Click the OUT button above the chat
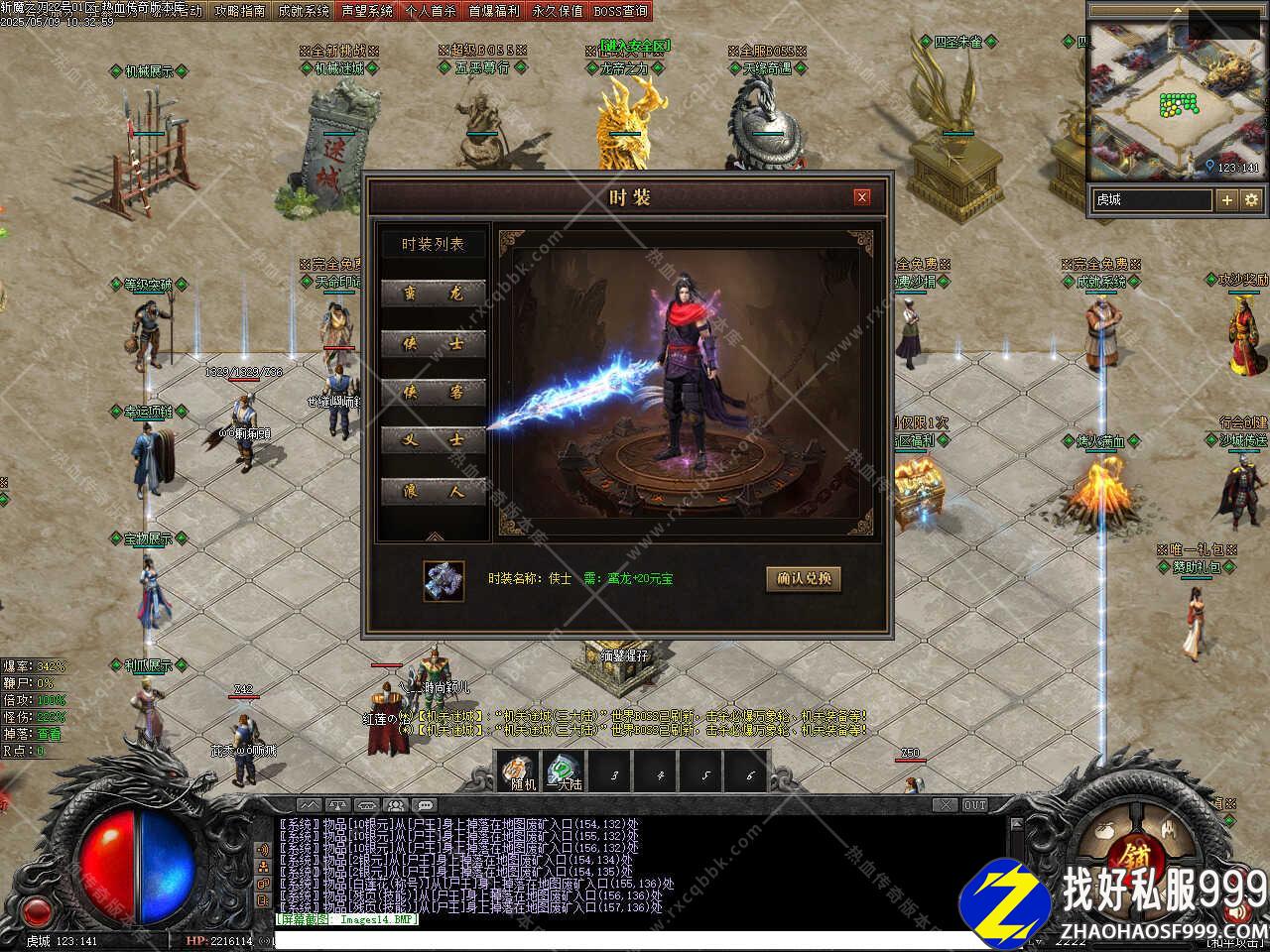Screen dimensions: 1270x952 (974, 805)
